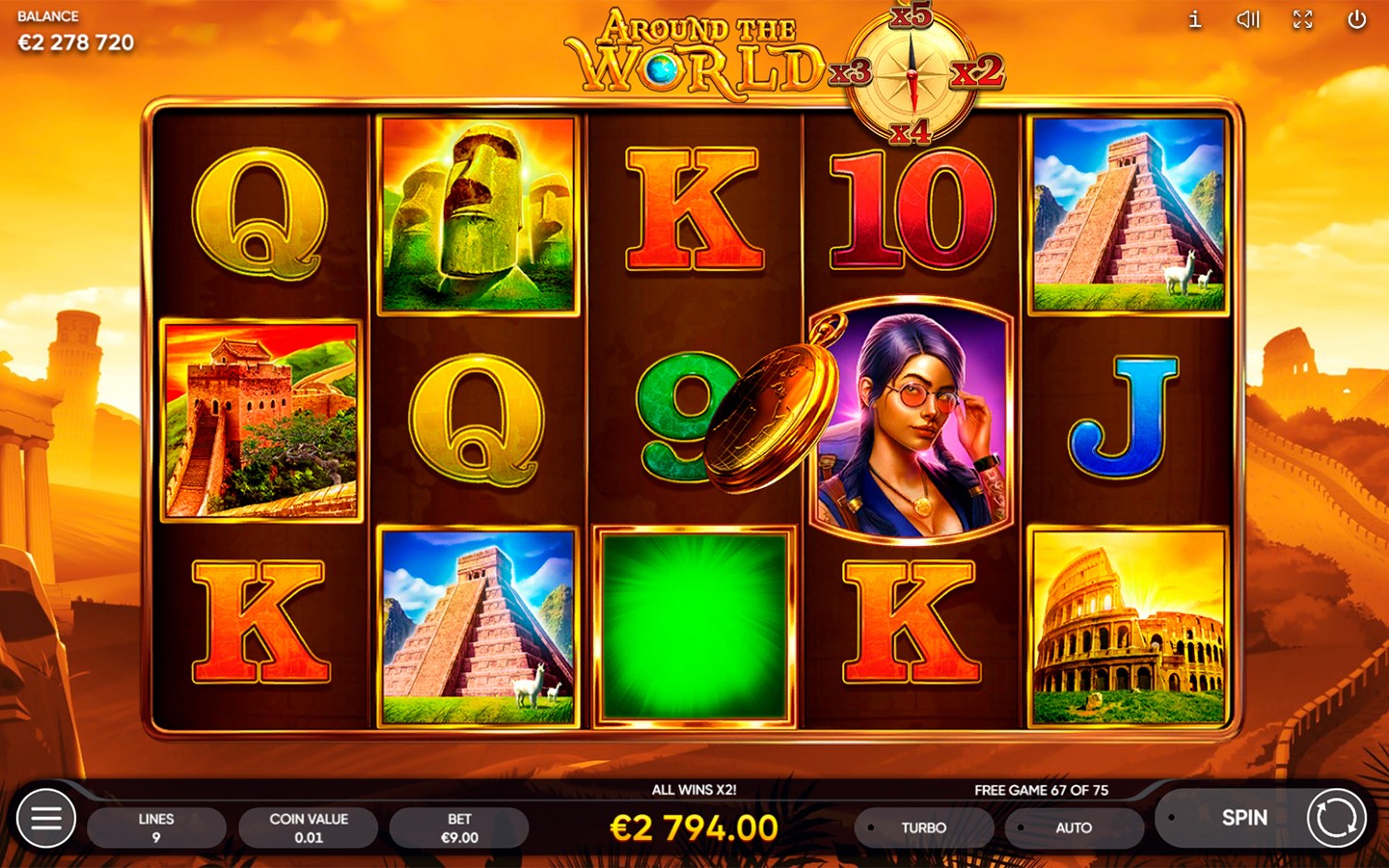The width and height of the screenshot is (1389, 868).
Task: Show the game info page
Action: coord(1195,19)
